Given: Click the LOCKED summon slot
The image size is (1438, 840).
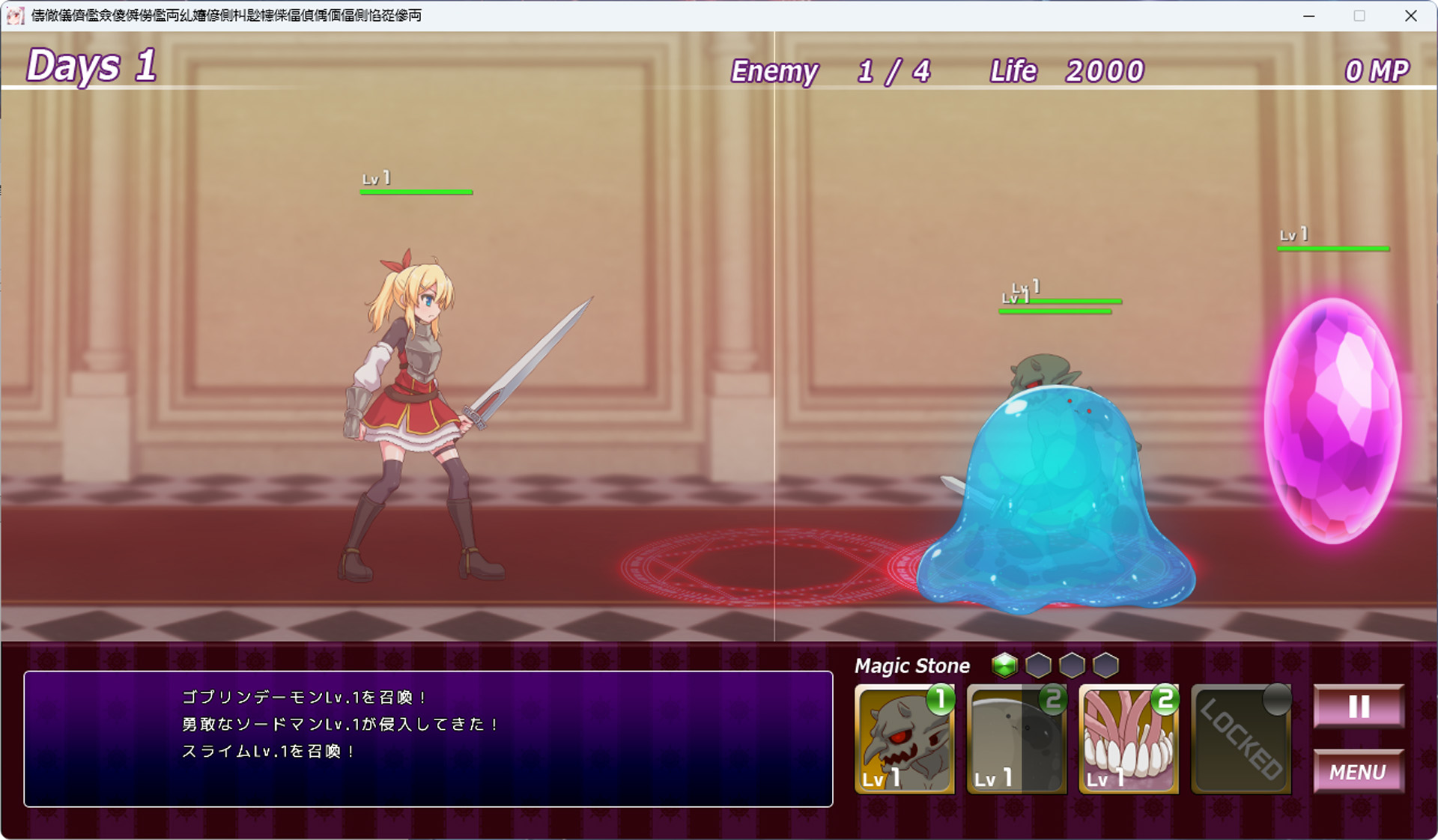Looking at the screenshot, I should point(1241,740).
